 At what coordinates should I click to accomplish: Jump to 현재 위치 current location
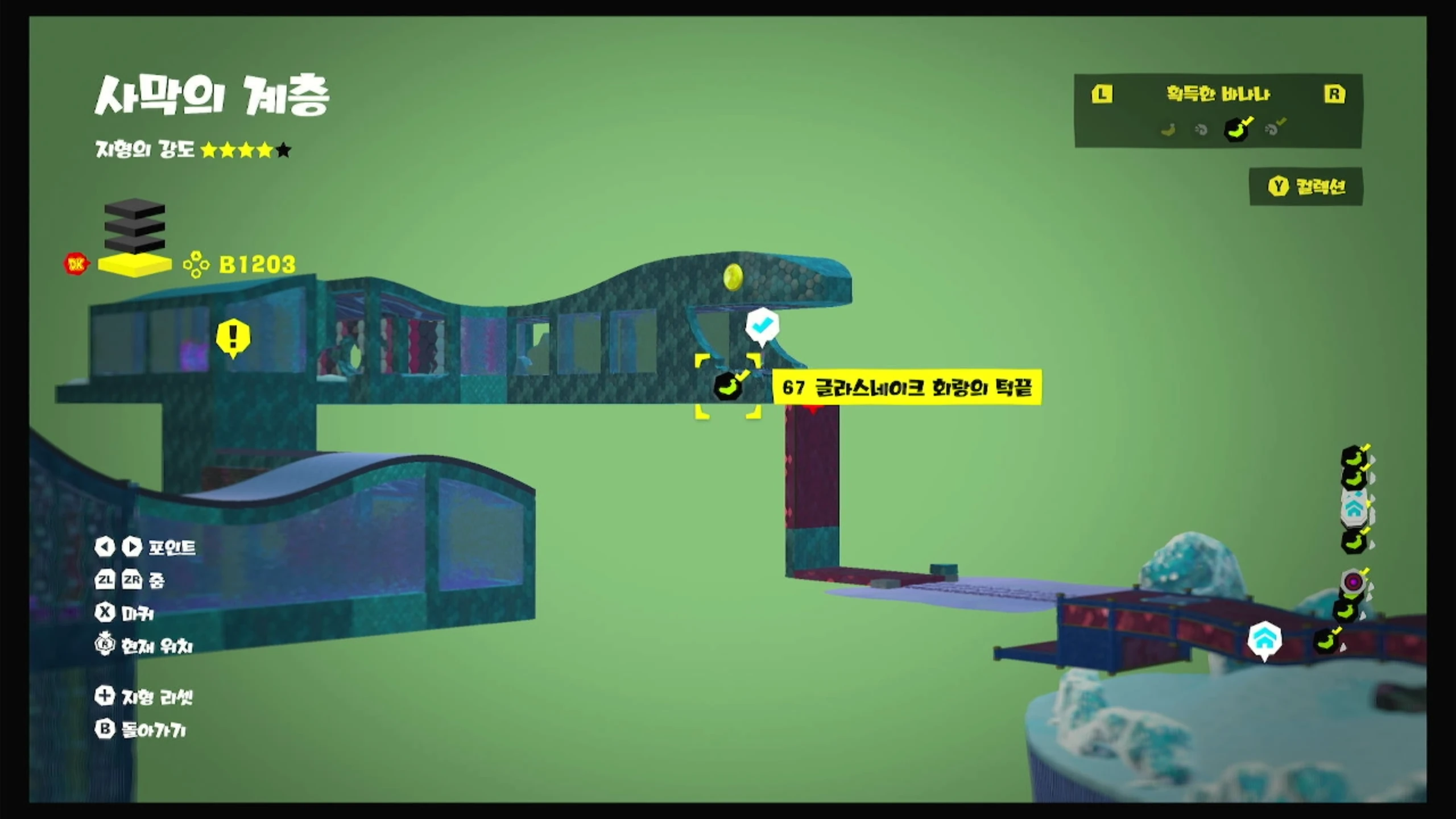[x=144, y=646]
